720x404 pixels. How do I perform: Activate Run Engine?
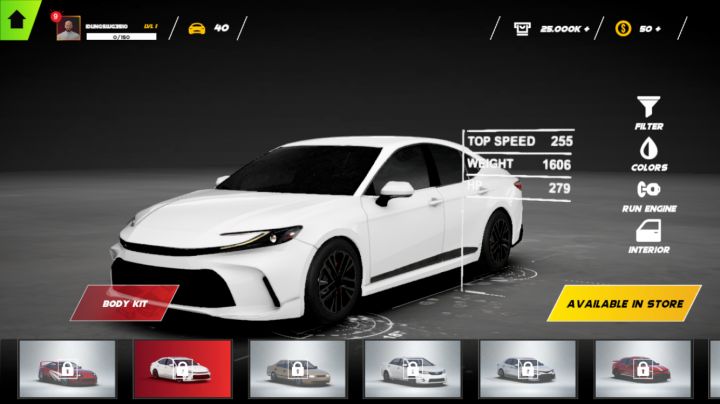coord(648,194)
